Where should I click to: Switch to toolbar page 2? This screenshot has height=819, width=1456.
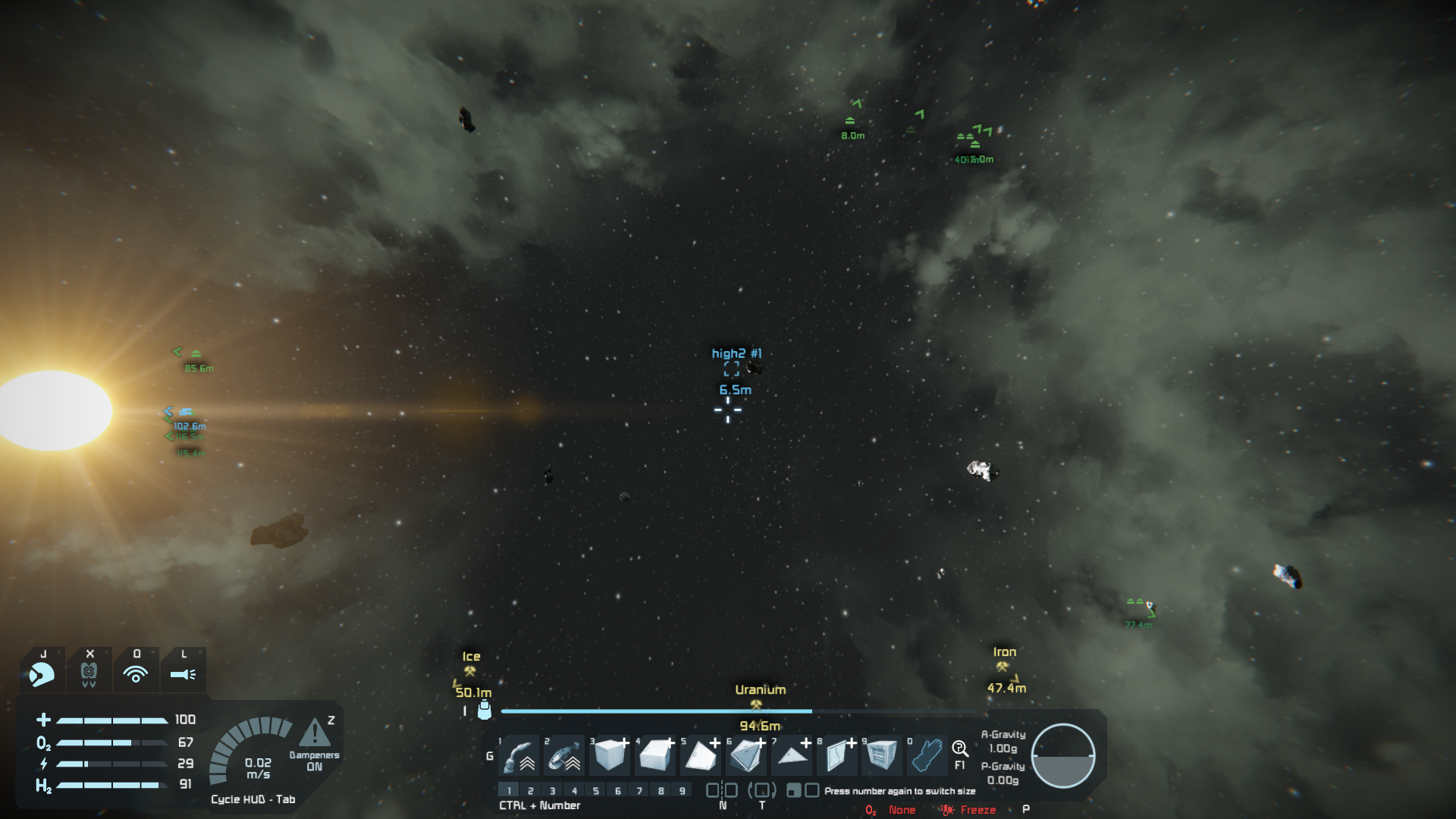531,791
